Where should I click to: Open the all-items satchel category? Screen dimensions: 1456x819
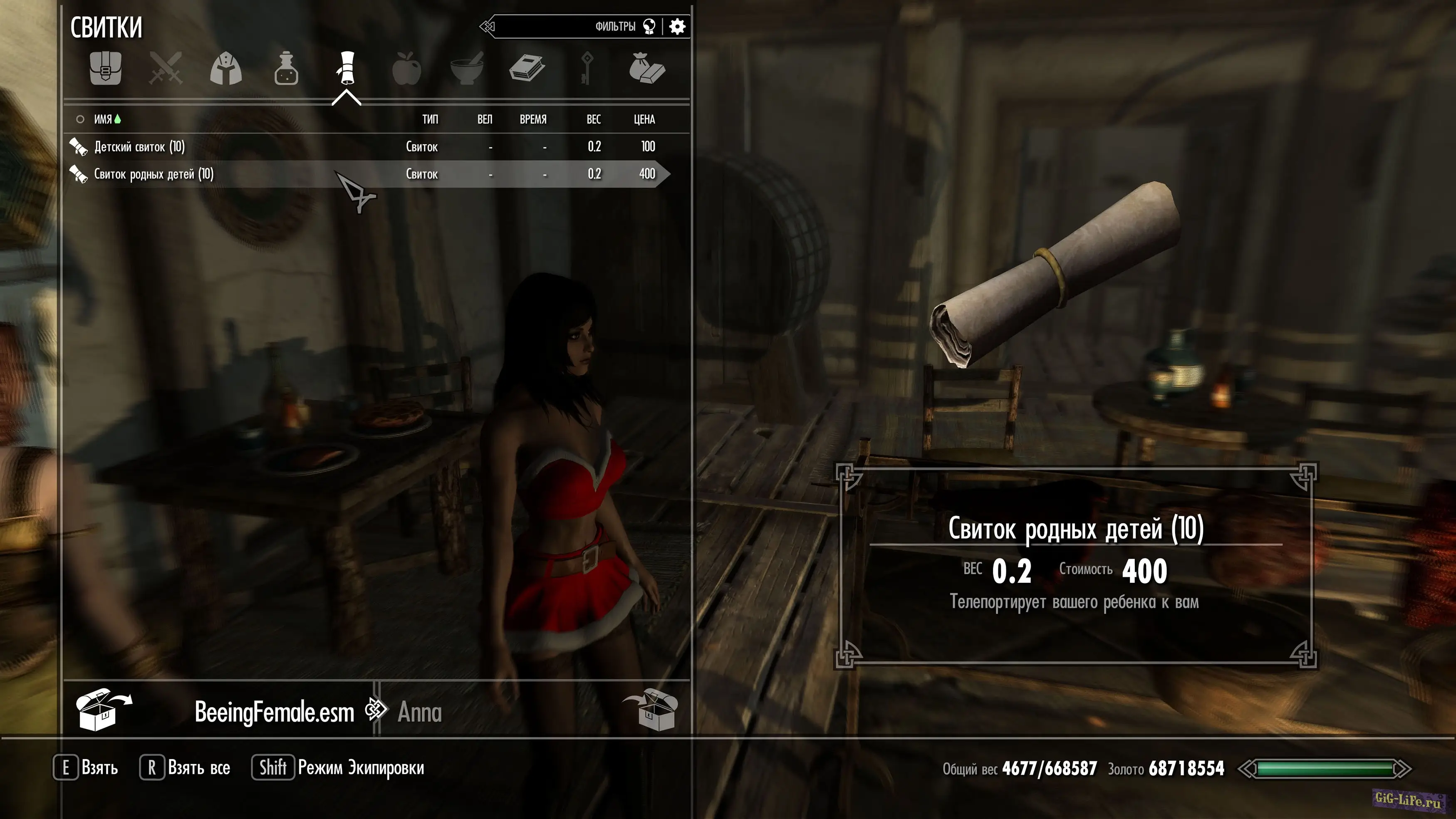105,68
